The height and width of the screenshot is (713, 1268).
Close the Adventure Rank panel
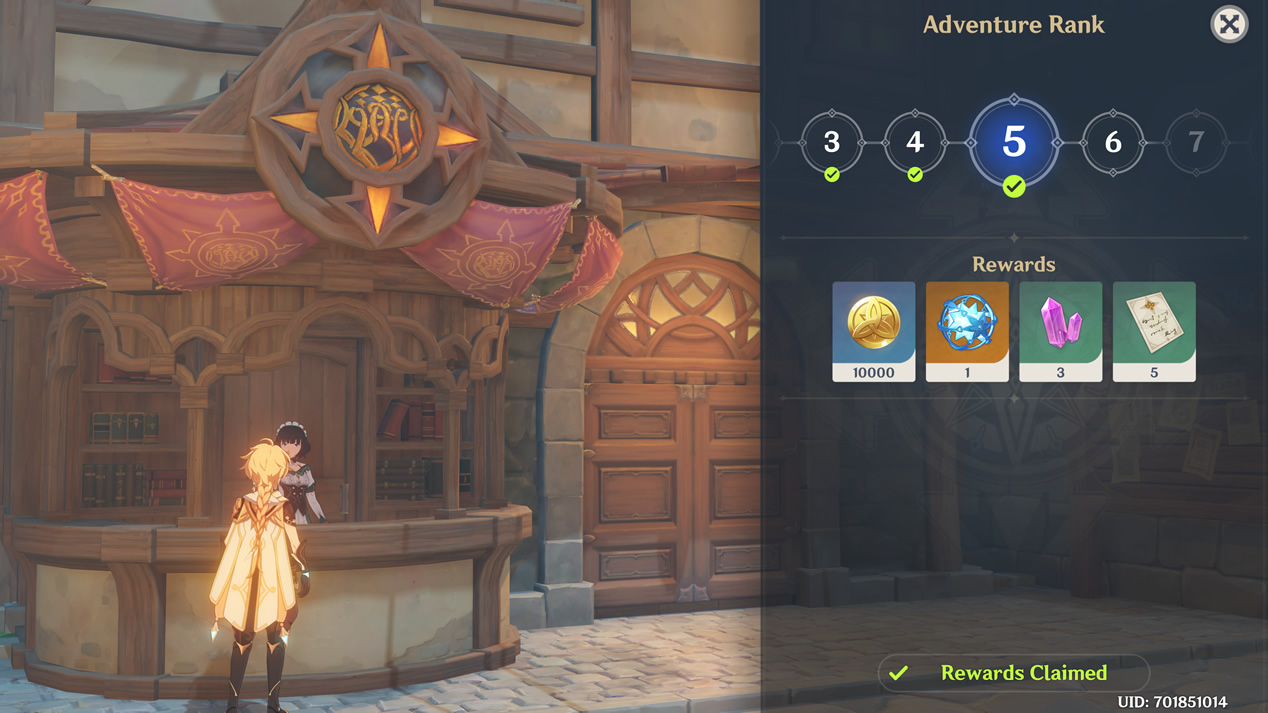point(1229,24)
